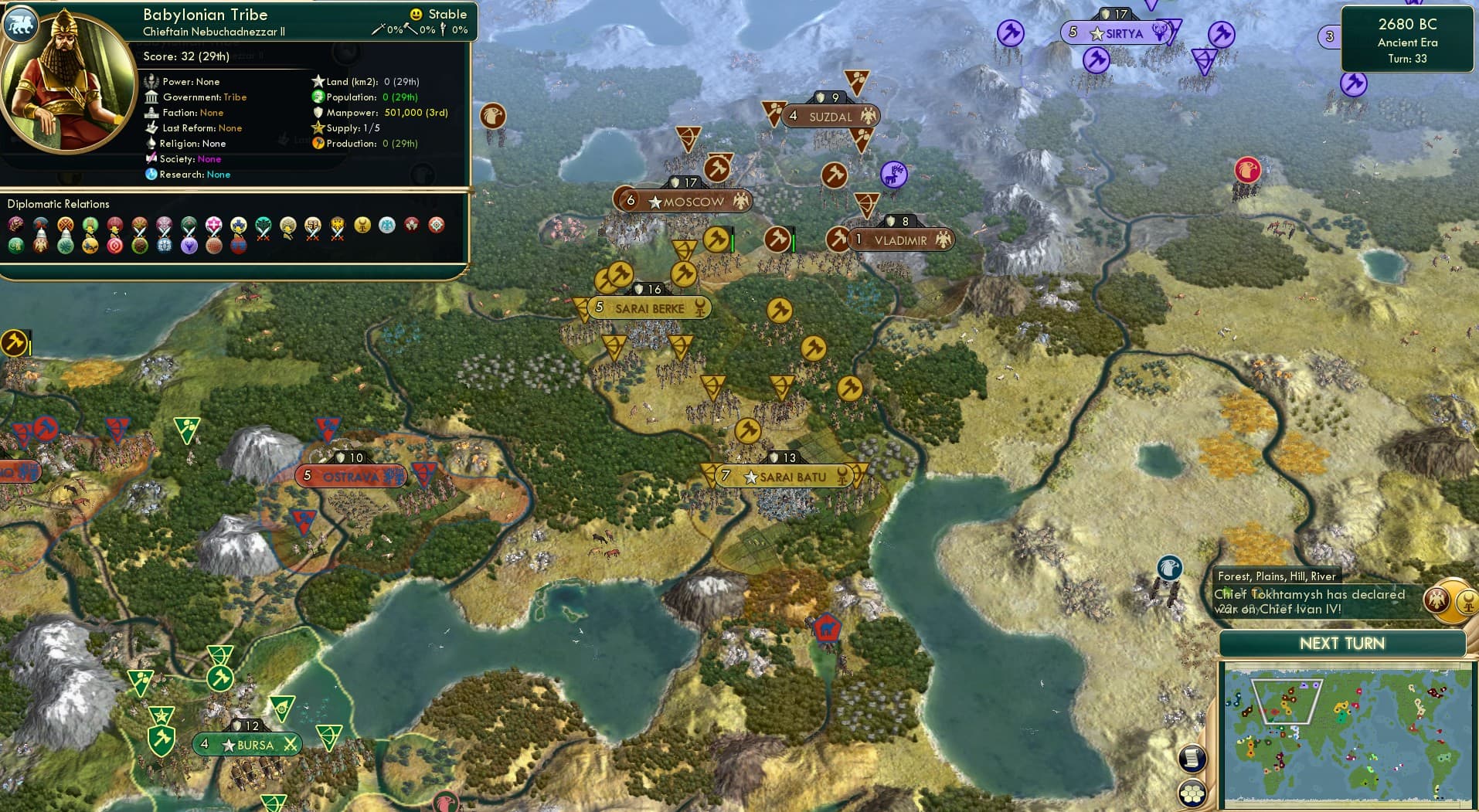The width and height of the screenshot is (1479, 812).
Task: Open the notification log scroll icon
Action: (1192, 758)
